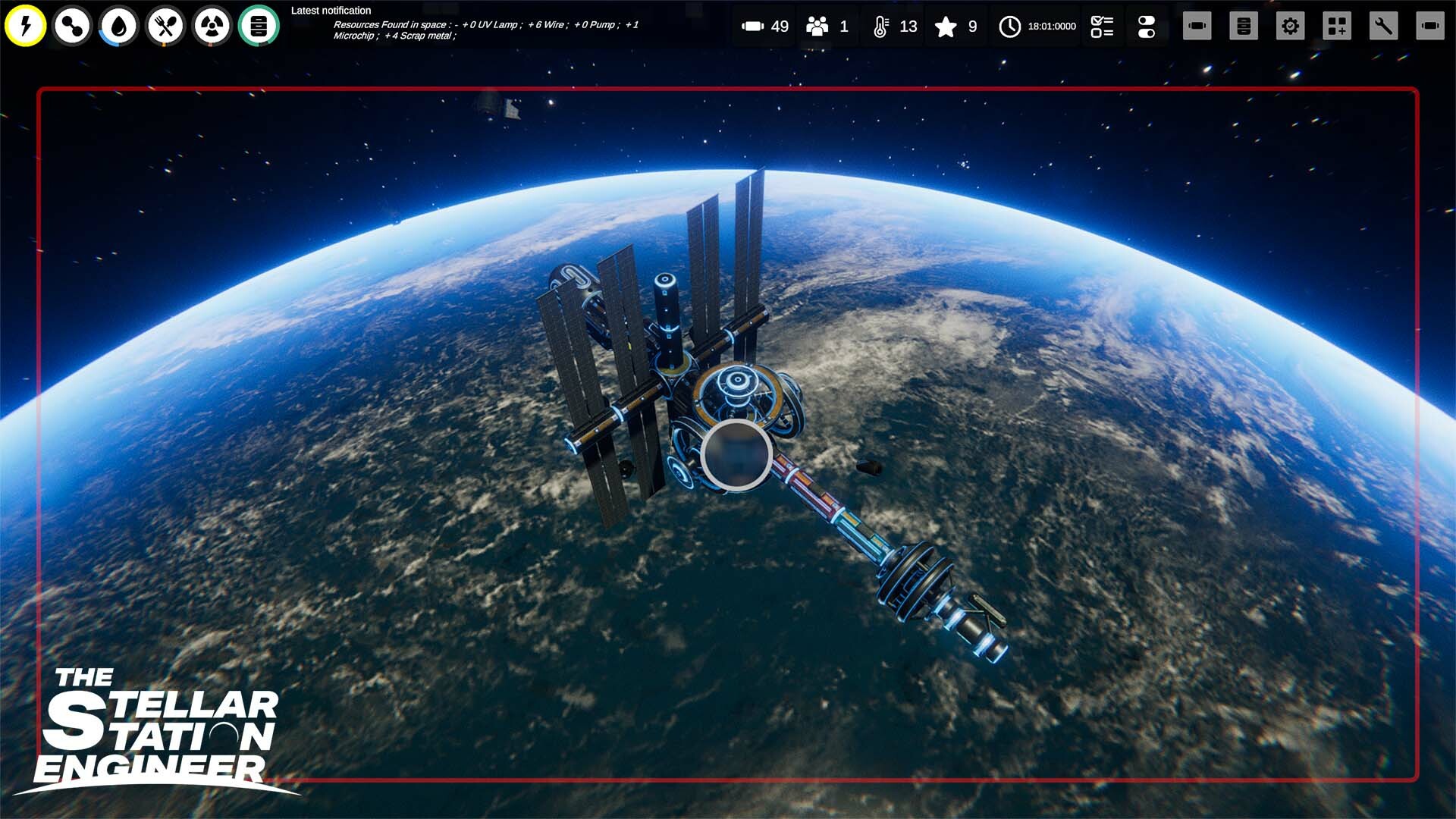Image resolution: width=1456 pixels, height=819 pixels.
Task: Click the water droplet resource icon
Action: (118, 27)
